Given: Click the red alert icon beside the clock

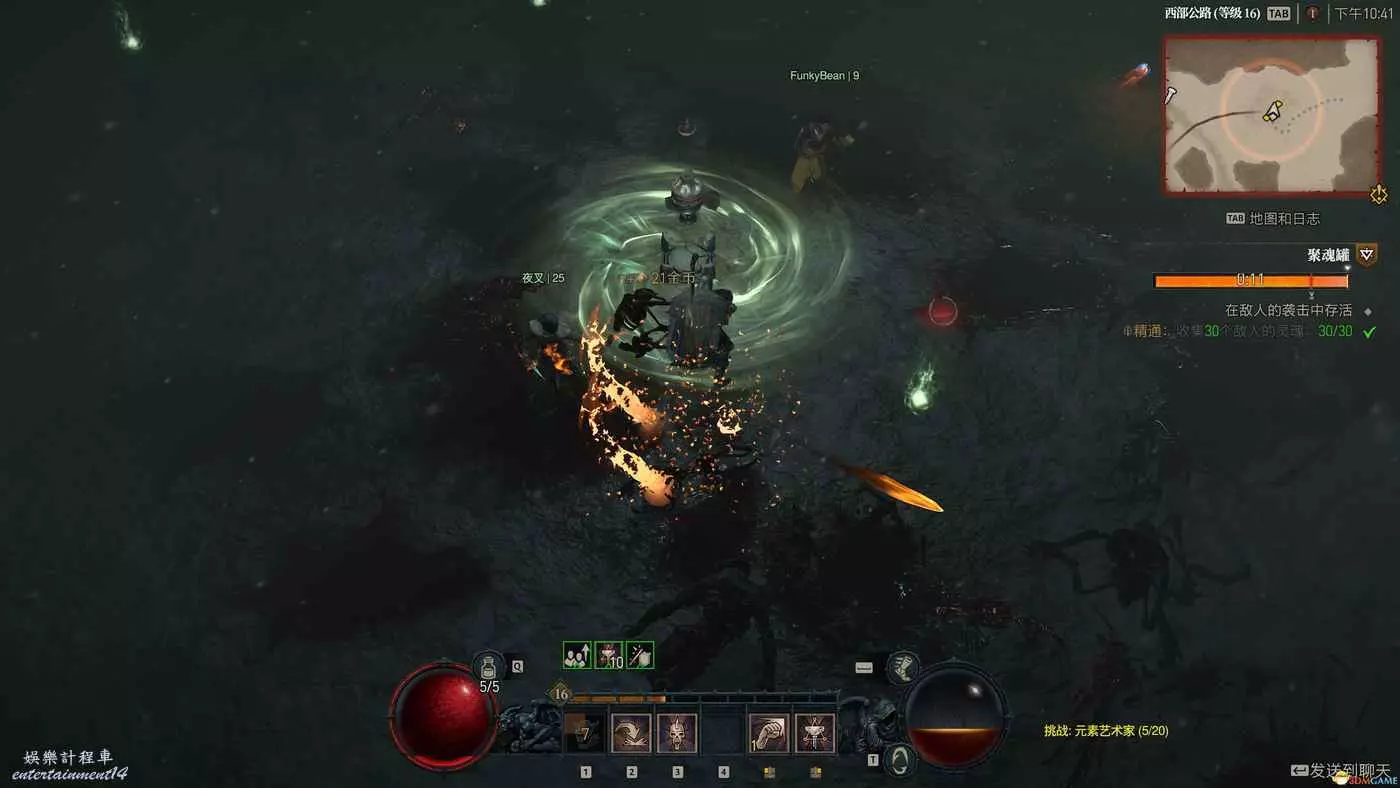Looking at the screenshot, I should [1312, 13].
